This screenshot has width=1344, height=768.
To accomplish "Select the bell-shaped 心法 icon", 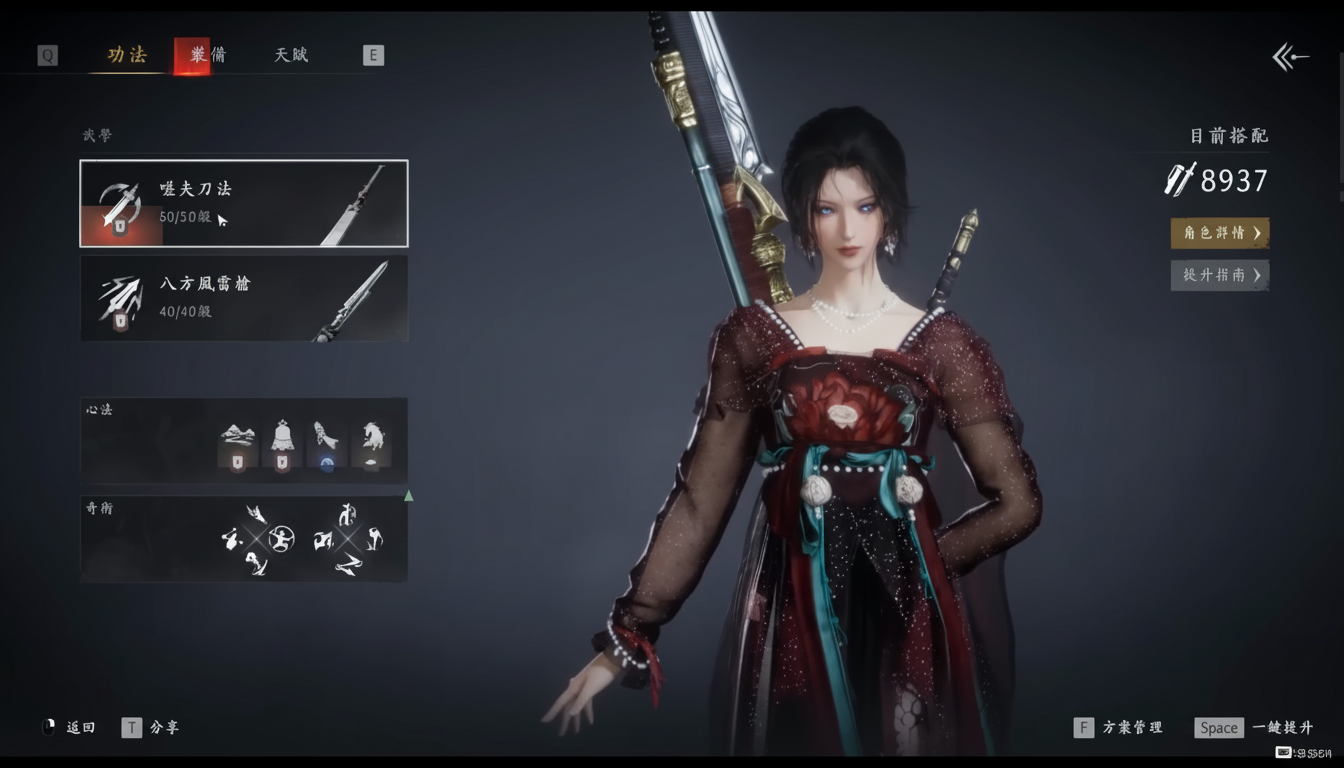I will pos(284,441).
